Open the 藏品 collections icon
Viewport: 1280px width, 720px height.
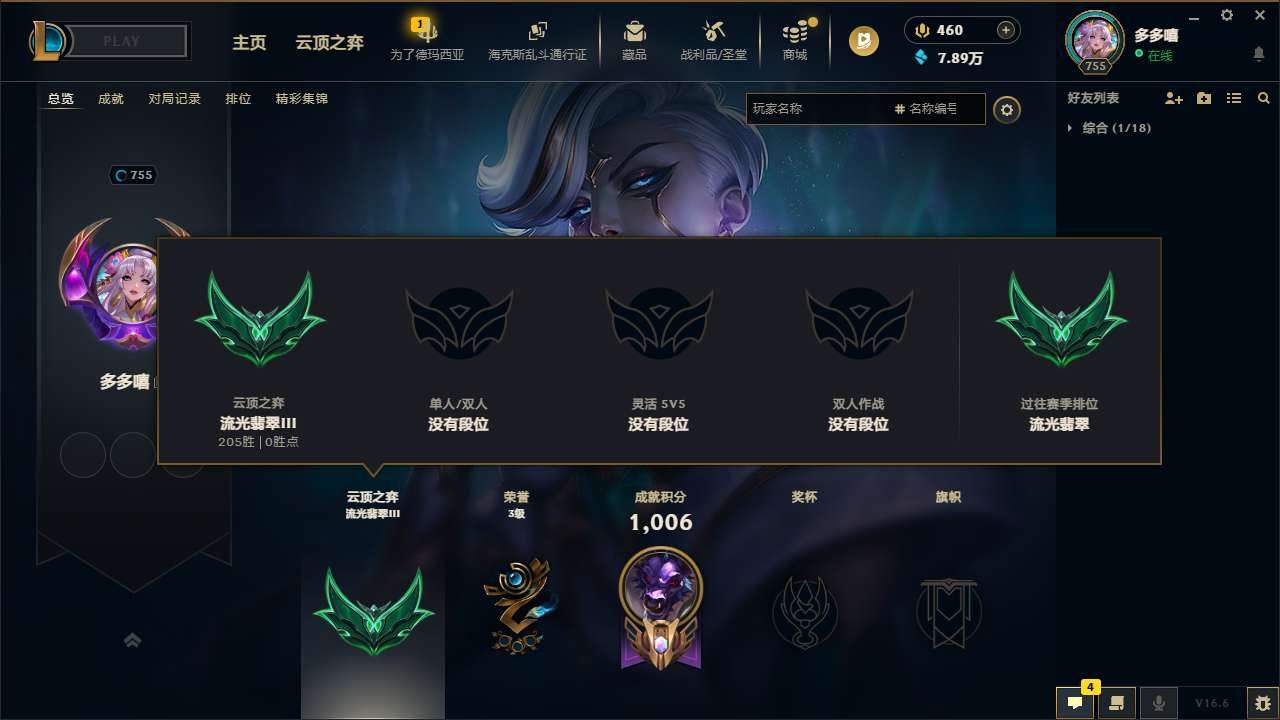point(633,40)
